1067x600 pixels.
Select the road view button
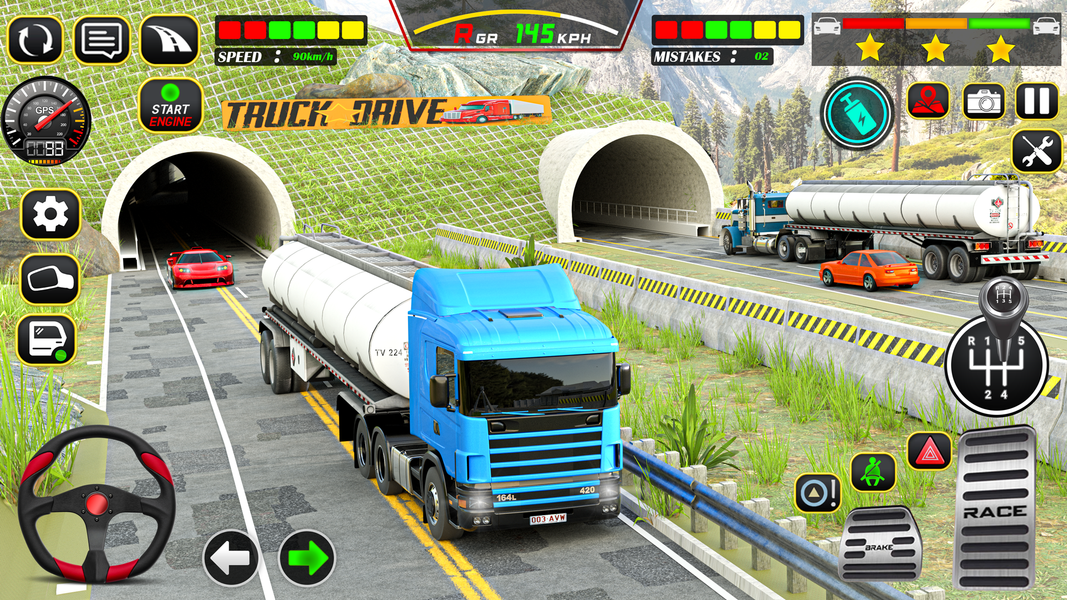169,40
